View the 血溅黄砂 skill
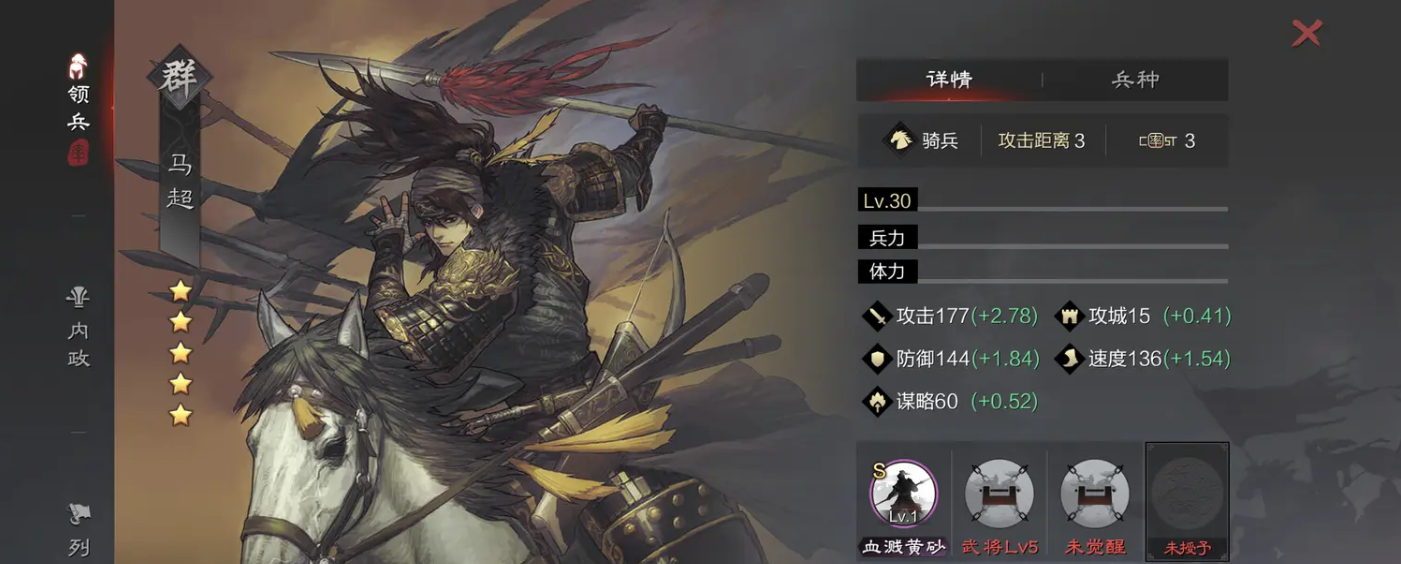This screenshot has height=564, width=1401. (x=904, y=498)
